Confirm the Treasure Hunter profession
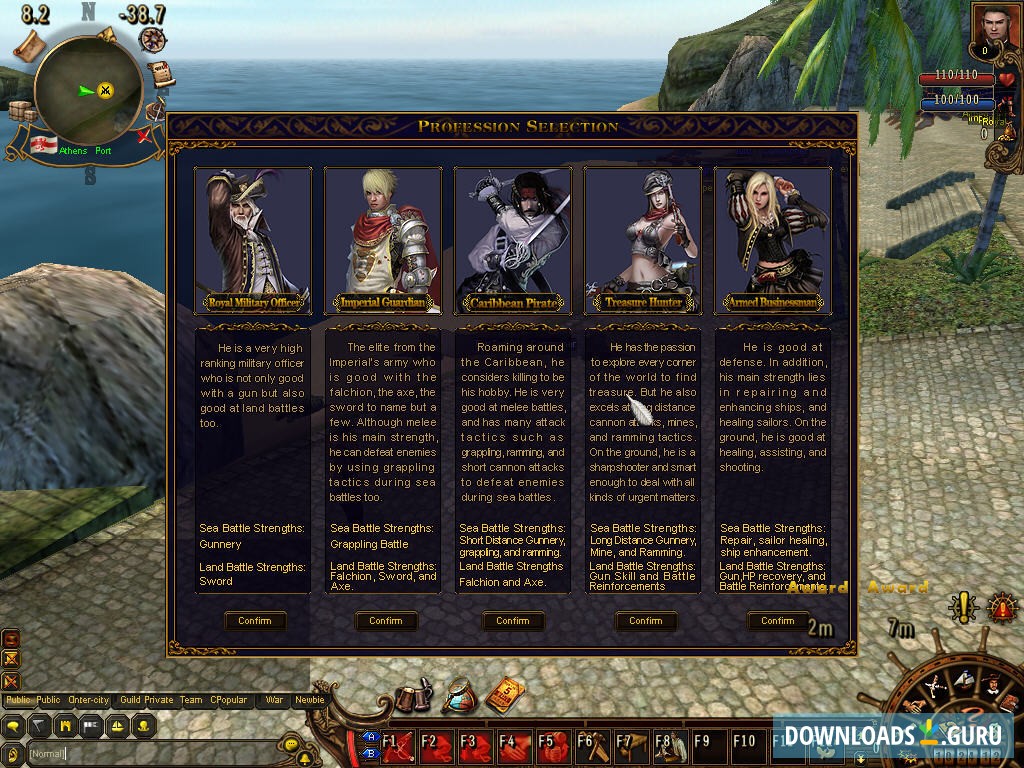This screenshot has width=1024, height=768. (645, 621)
